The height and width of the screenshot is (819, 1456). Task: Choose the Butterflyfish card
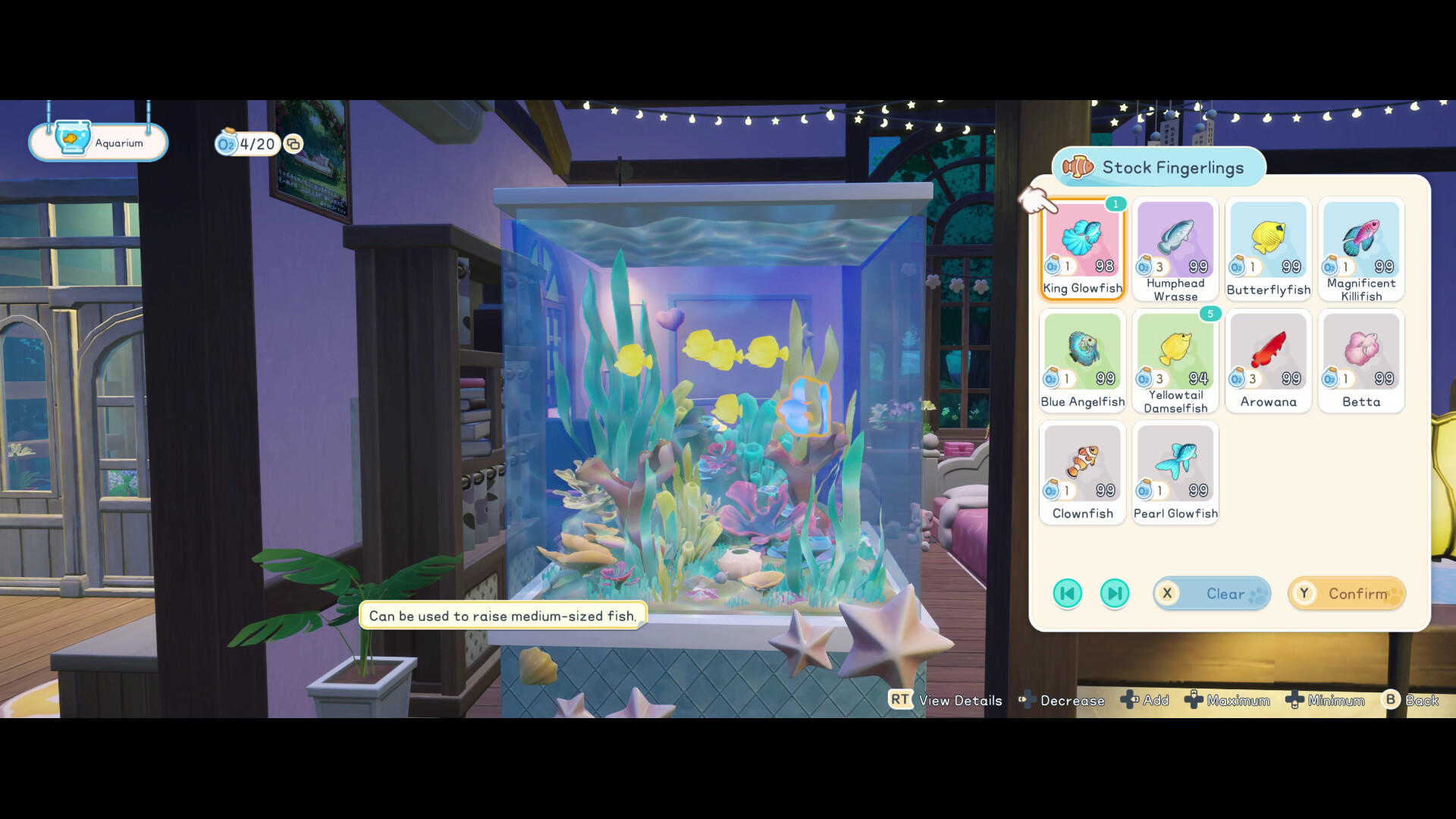pyautogui.click(x=1268, y=243)
